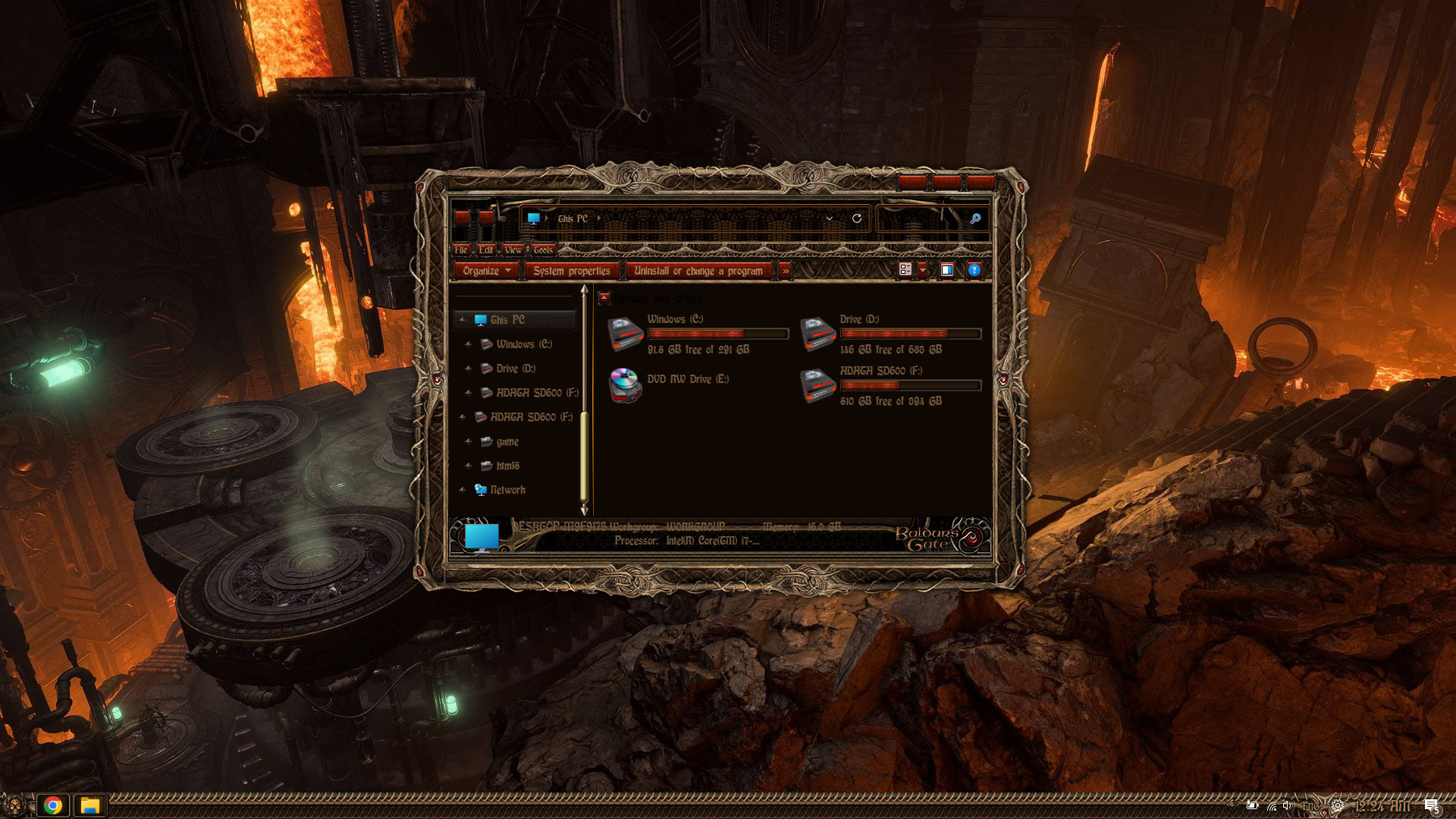
Task: Click the System properties button
Action: (571, 271)
